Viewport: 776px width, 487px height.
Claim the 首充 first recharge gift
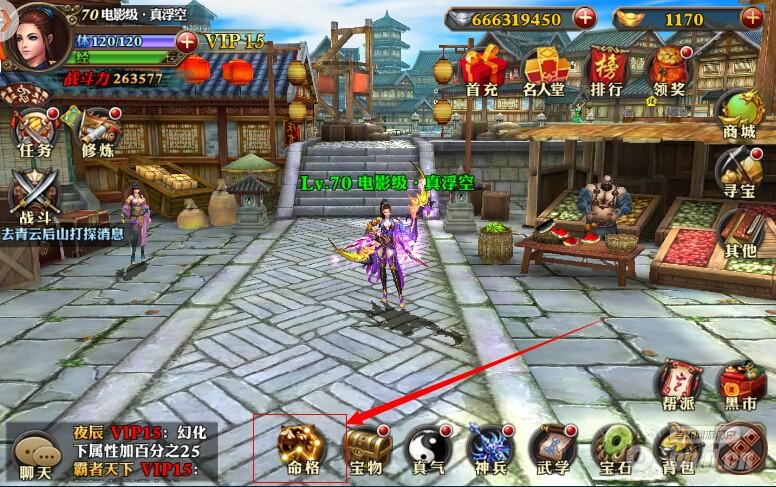pos(482,70)
